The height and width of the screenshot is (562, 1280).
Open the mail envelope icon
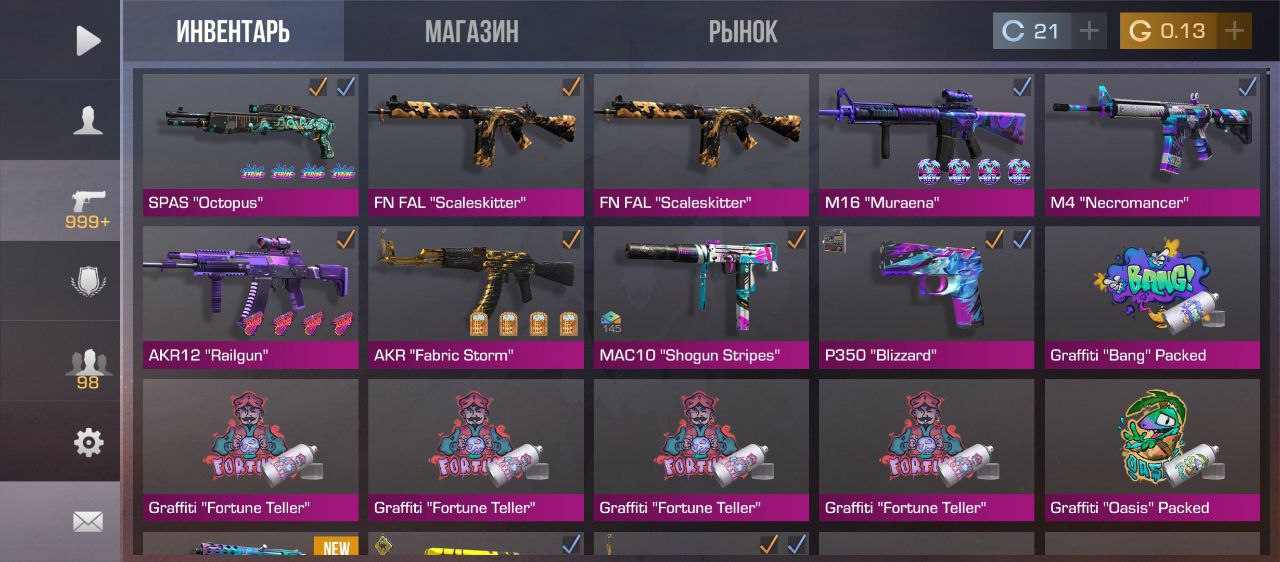click(88, 521)
